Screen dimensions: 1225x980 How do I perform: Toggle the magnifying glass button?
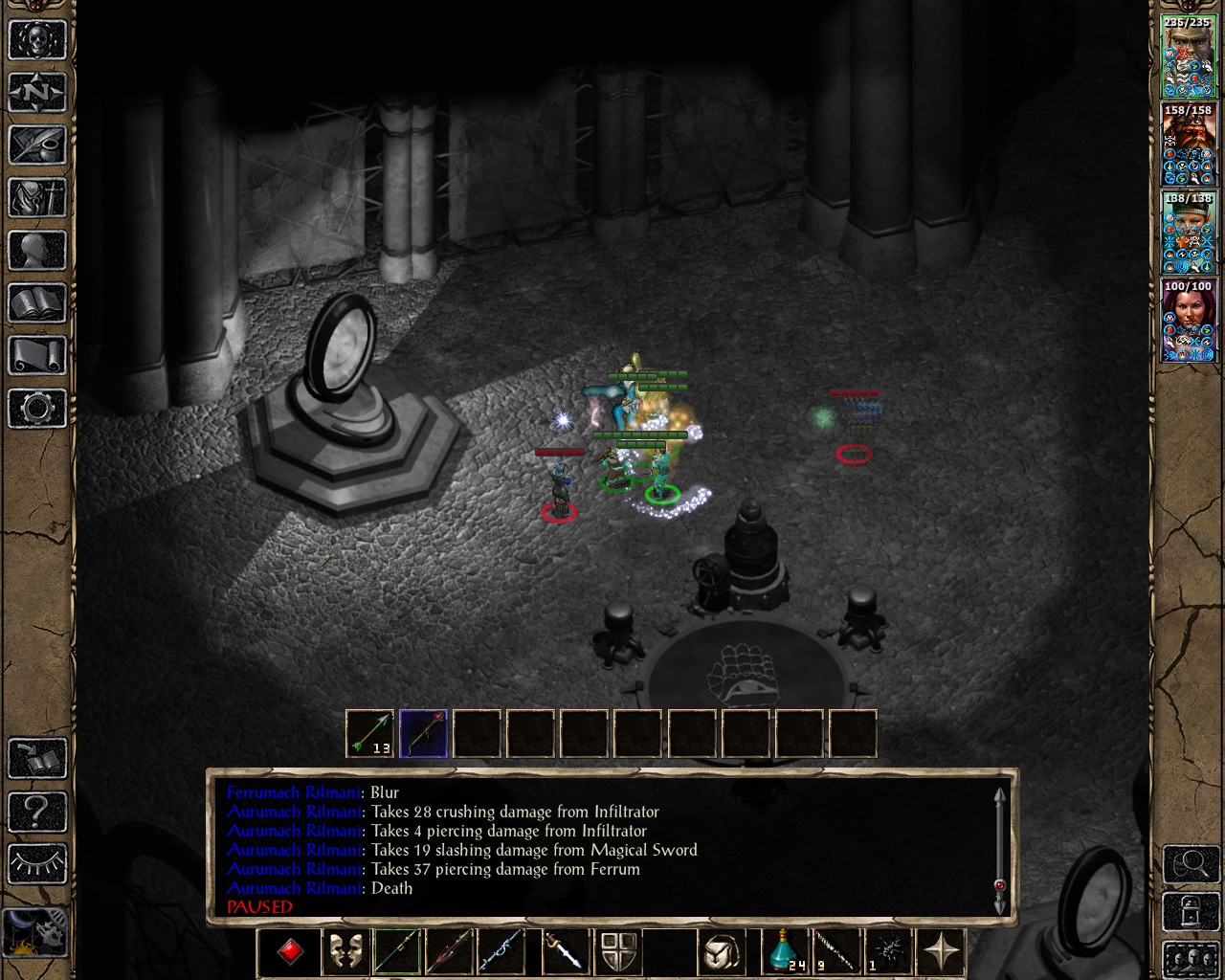tap(1190, 864)
